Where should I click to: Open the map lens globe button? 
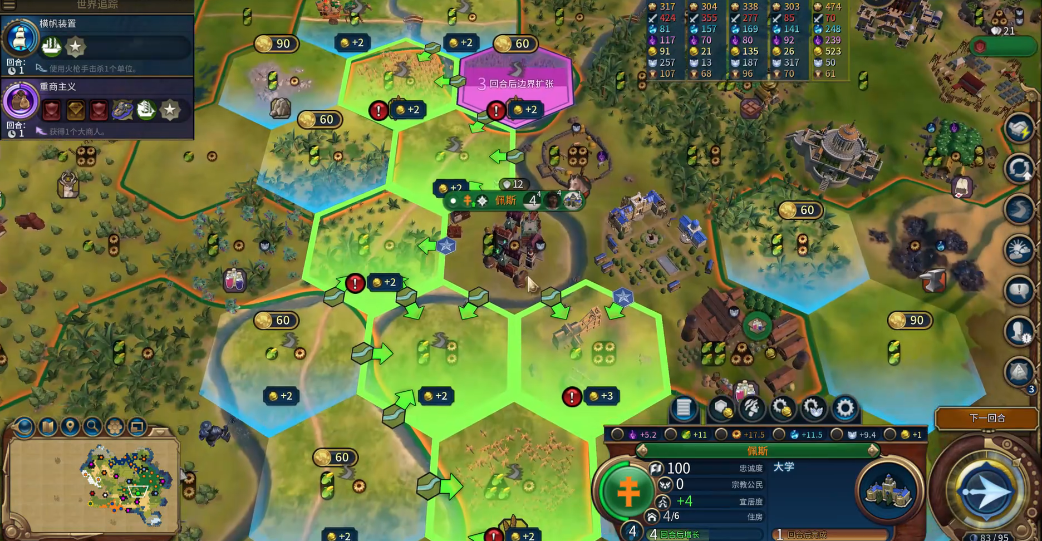24,427
